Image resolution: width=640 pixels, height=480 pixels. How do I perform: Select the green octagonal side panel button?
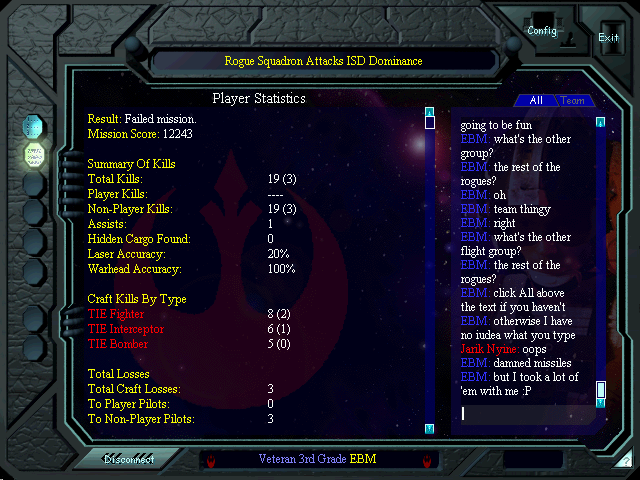coord(35,155)
